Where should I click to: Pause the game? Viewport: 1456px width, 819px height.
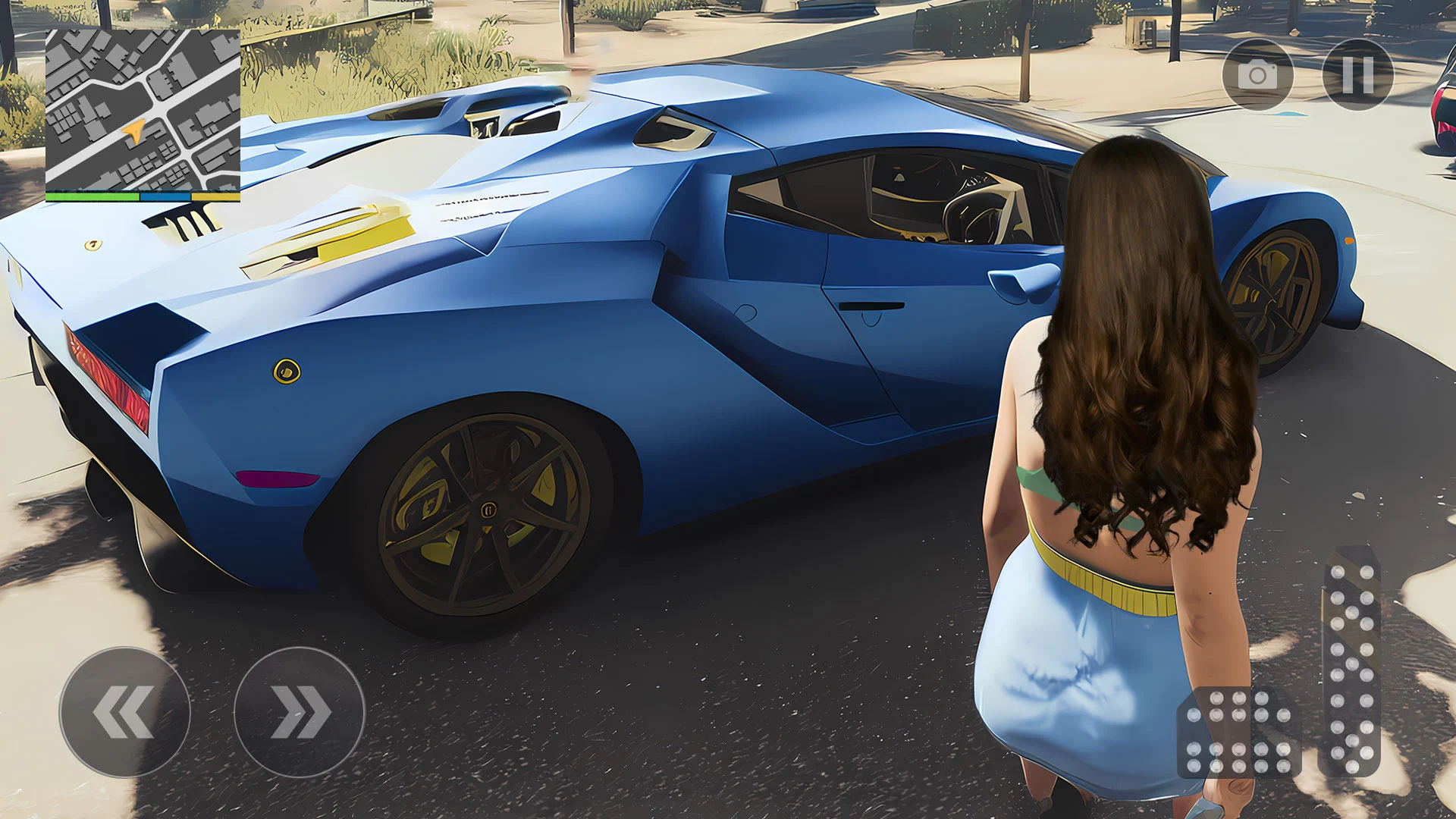[x=1357, y=75]
